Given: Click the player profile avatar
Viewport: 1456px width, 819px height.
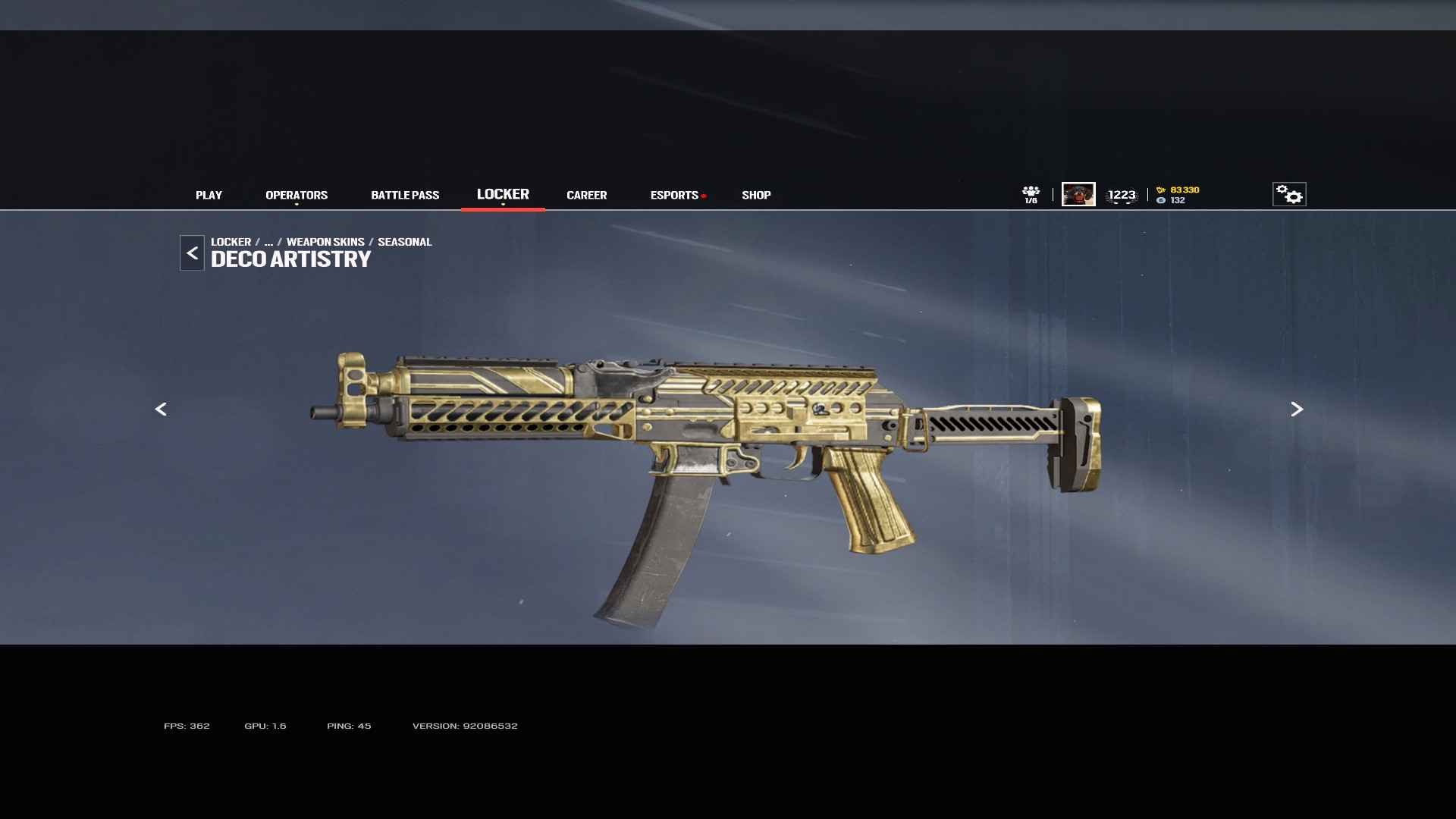Looking at the screenshot, I should [1078, 194].
